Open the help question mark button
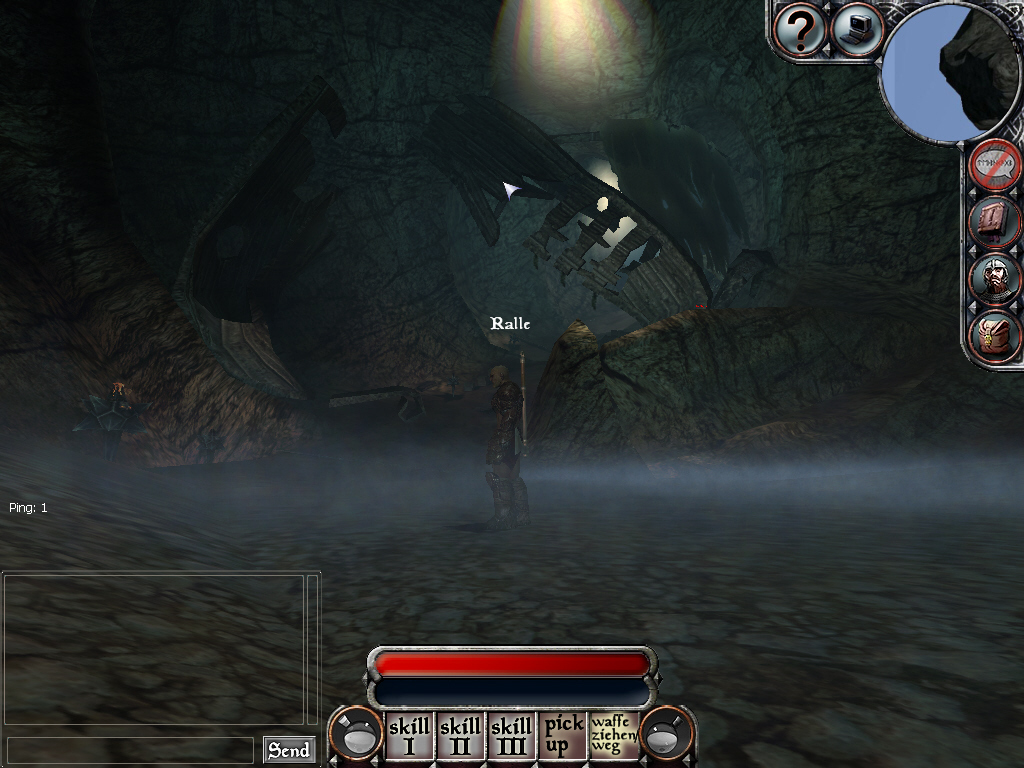Screen dimensions: 1024x768 coord(800,31)
